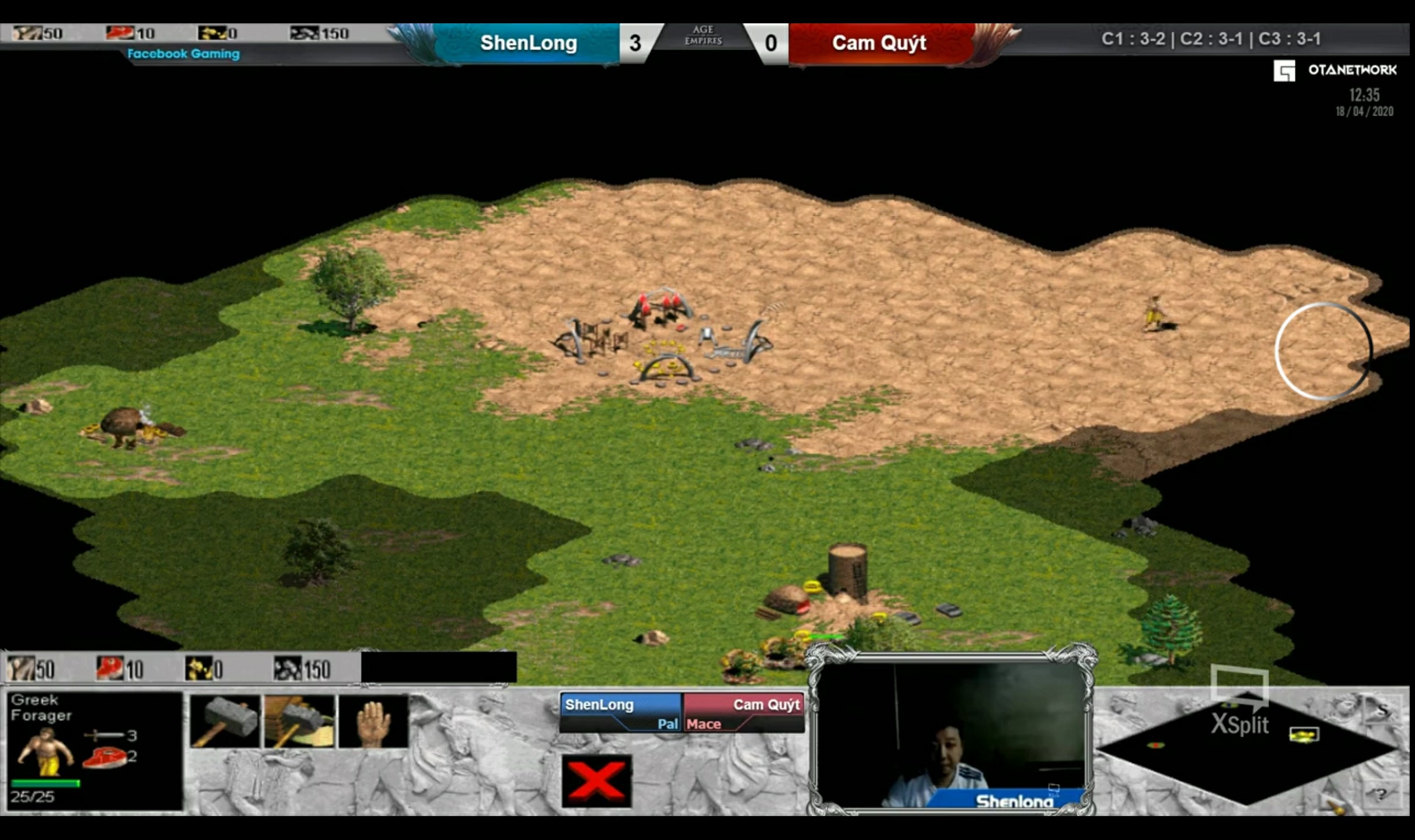Click the Unload hand action icon

click(373, 722)
